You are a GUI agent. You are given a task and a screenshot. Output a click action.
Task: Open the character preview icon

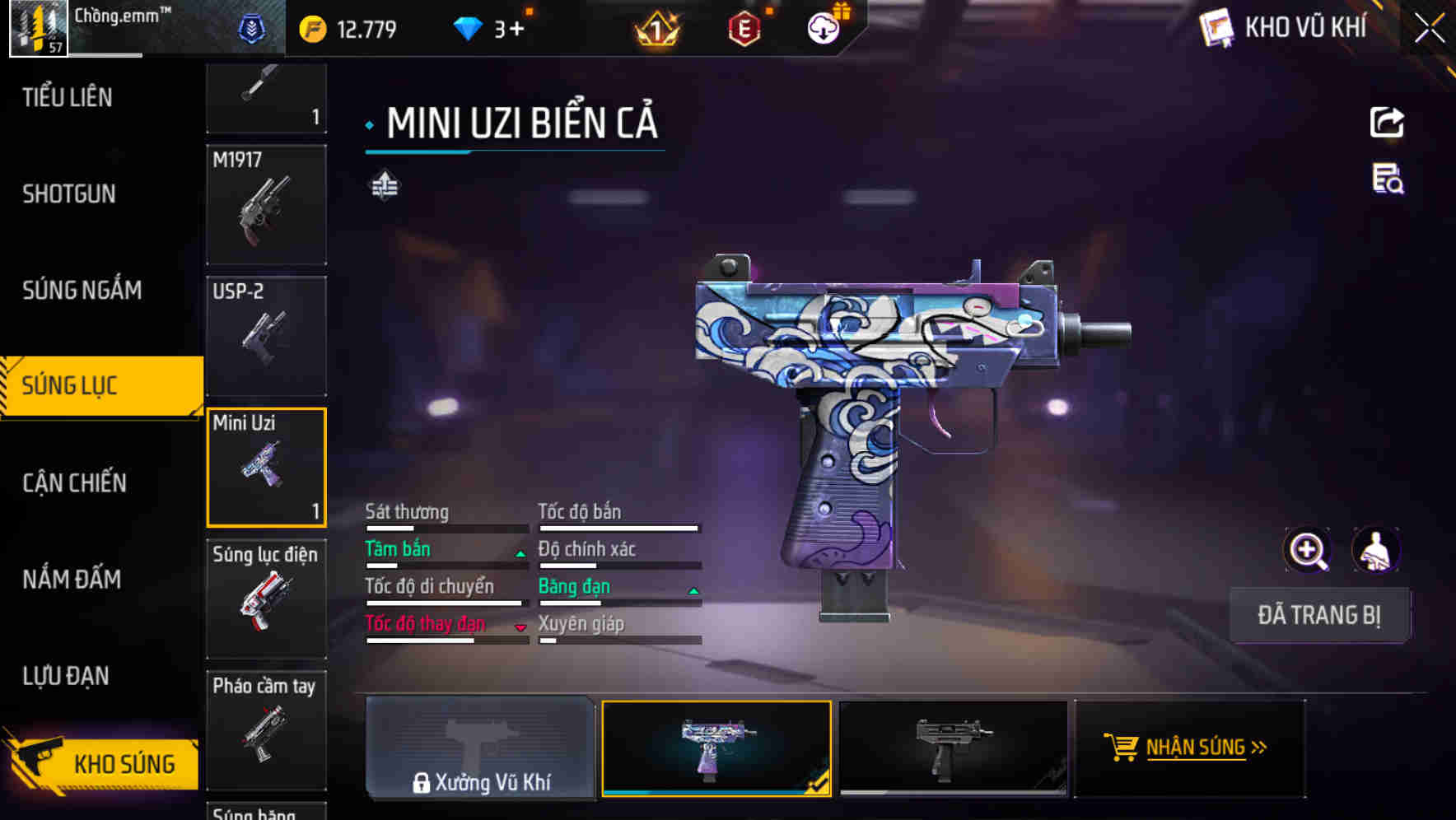click(1375, 550)
